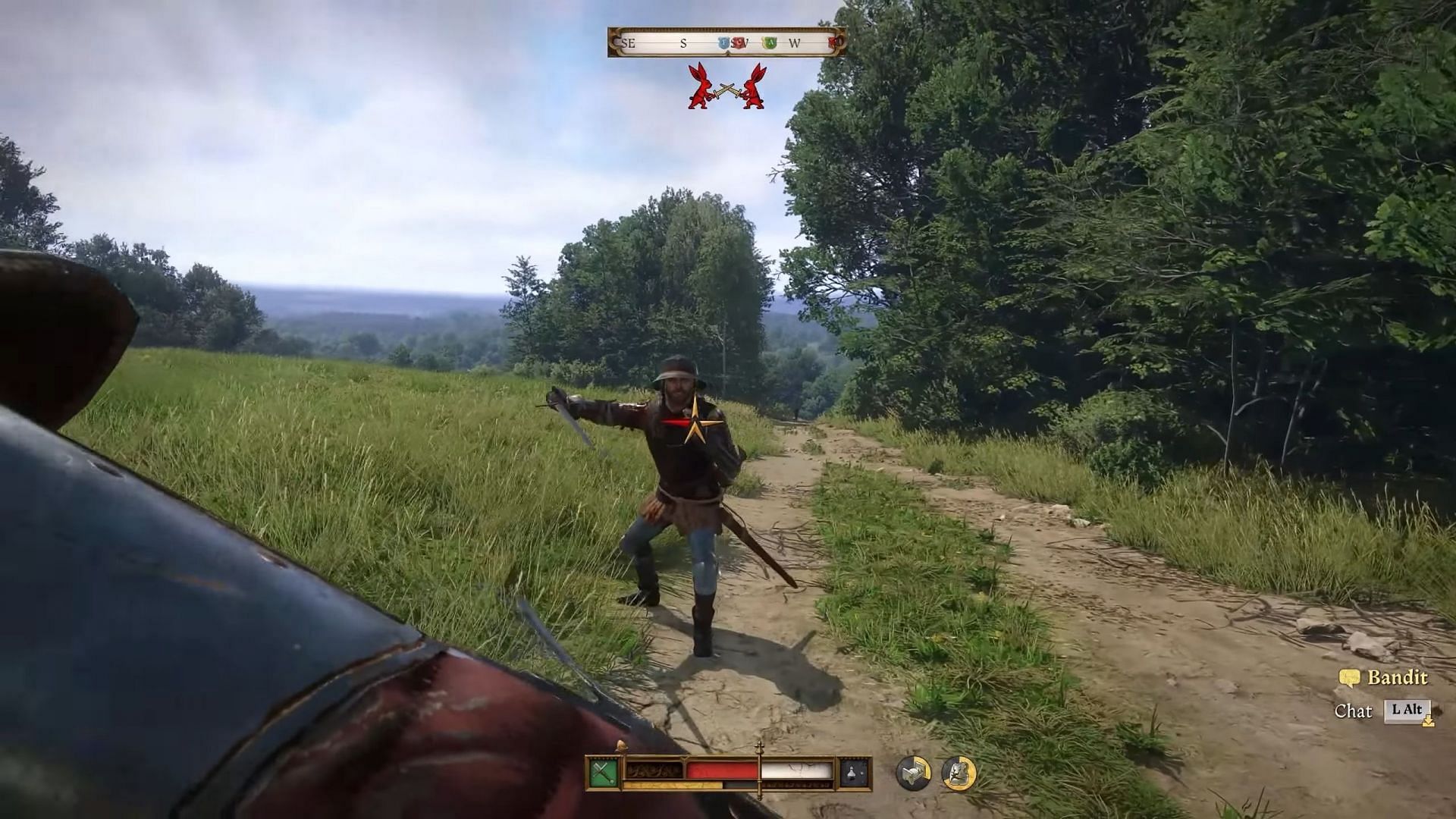Select the blue shield compass marker
Screen dimensions: 1456x819
tap(723, 43)
